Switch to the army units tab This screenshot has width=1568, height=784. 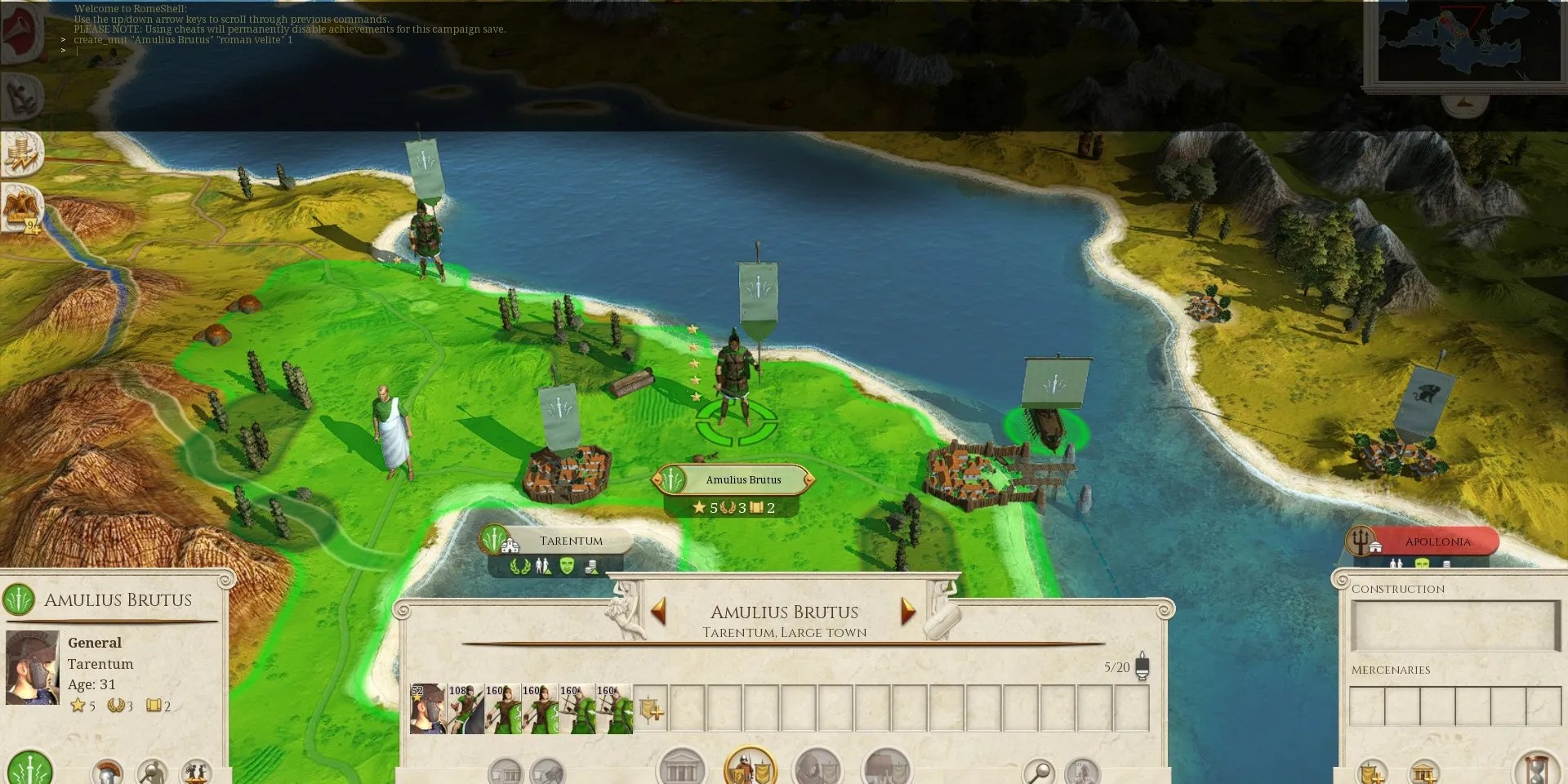coord(750,768)
